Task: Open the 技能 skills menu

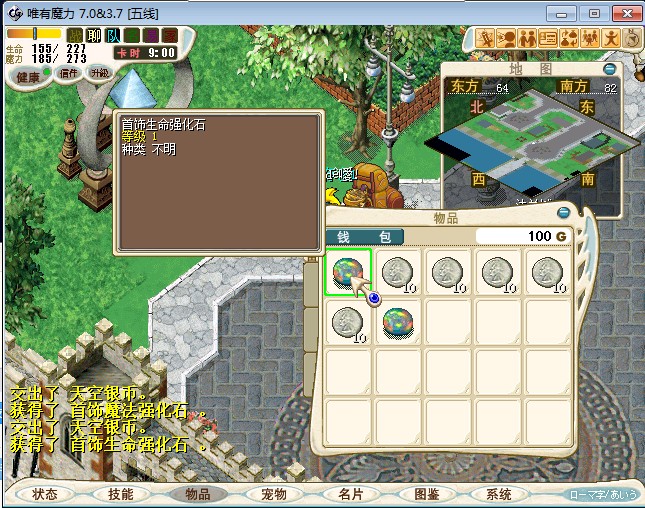Action: click(x=121, y=494)
